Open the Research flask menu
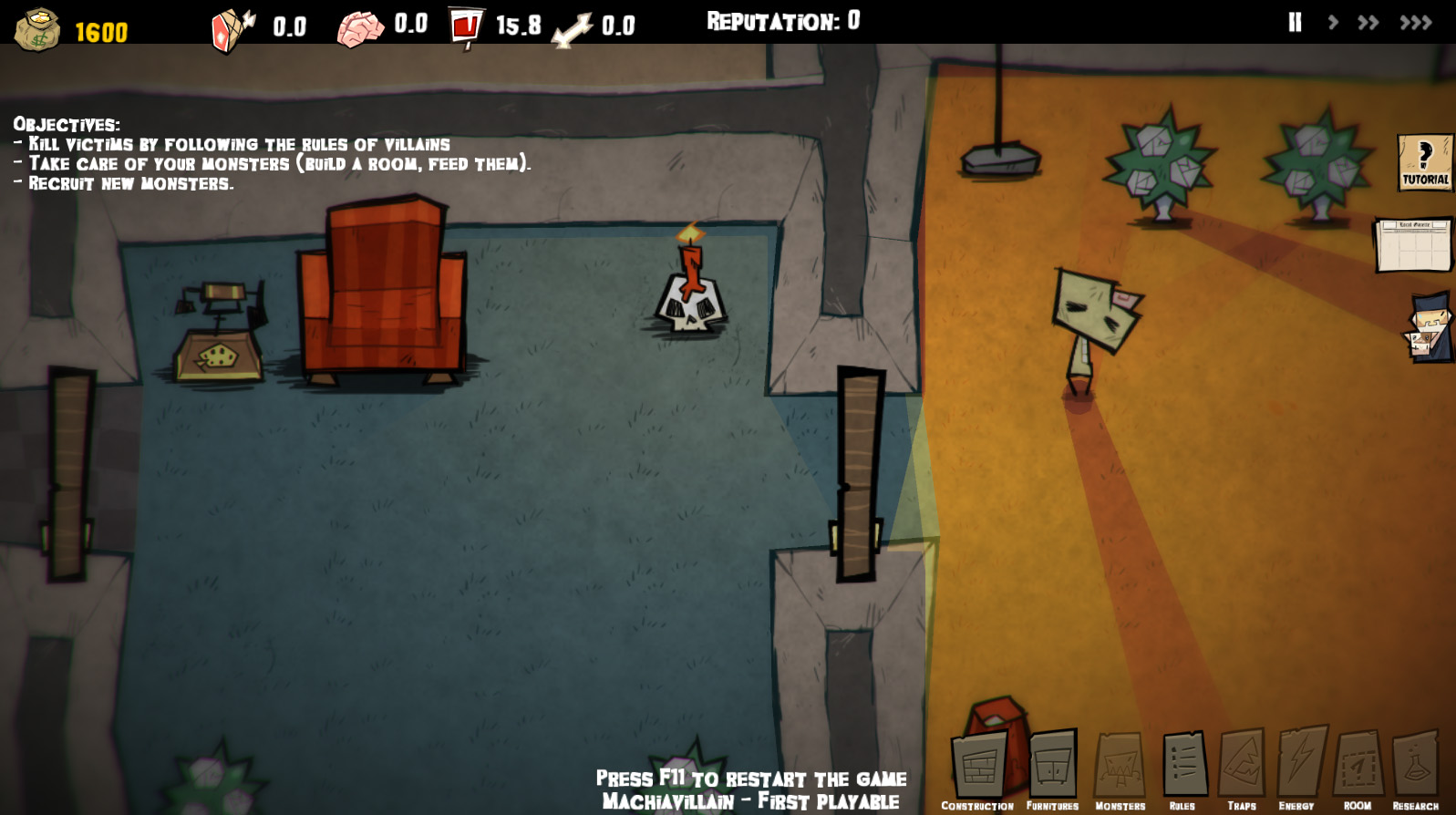The height and width of the screenshot is (815, 1456). click(1415, 768)
